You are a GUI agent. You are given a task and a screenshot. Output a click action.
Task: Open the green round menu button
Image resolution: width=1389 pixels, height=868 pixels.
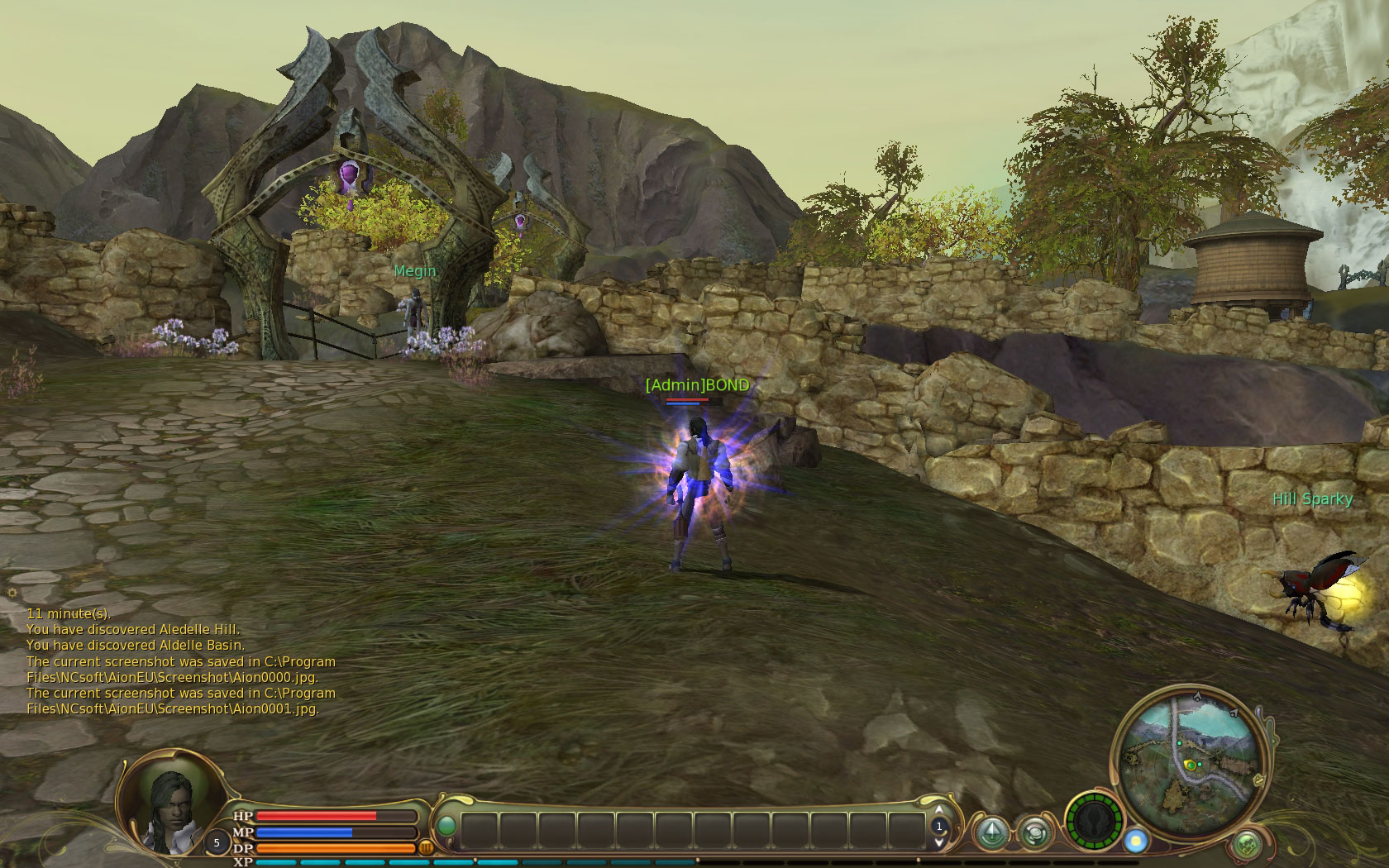1247,845
